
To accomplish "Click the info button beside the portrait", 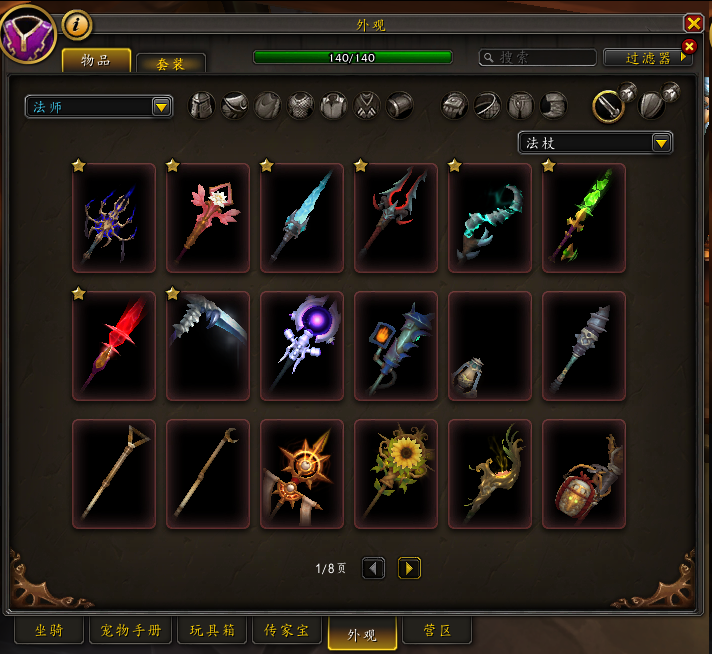I will click(x=77, y=24).
